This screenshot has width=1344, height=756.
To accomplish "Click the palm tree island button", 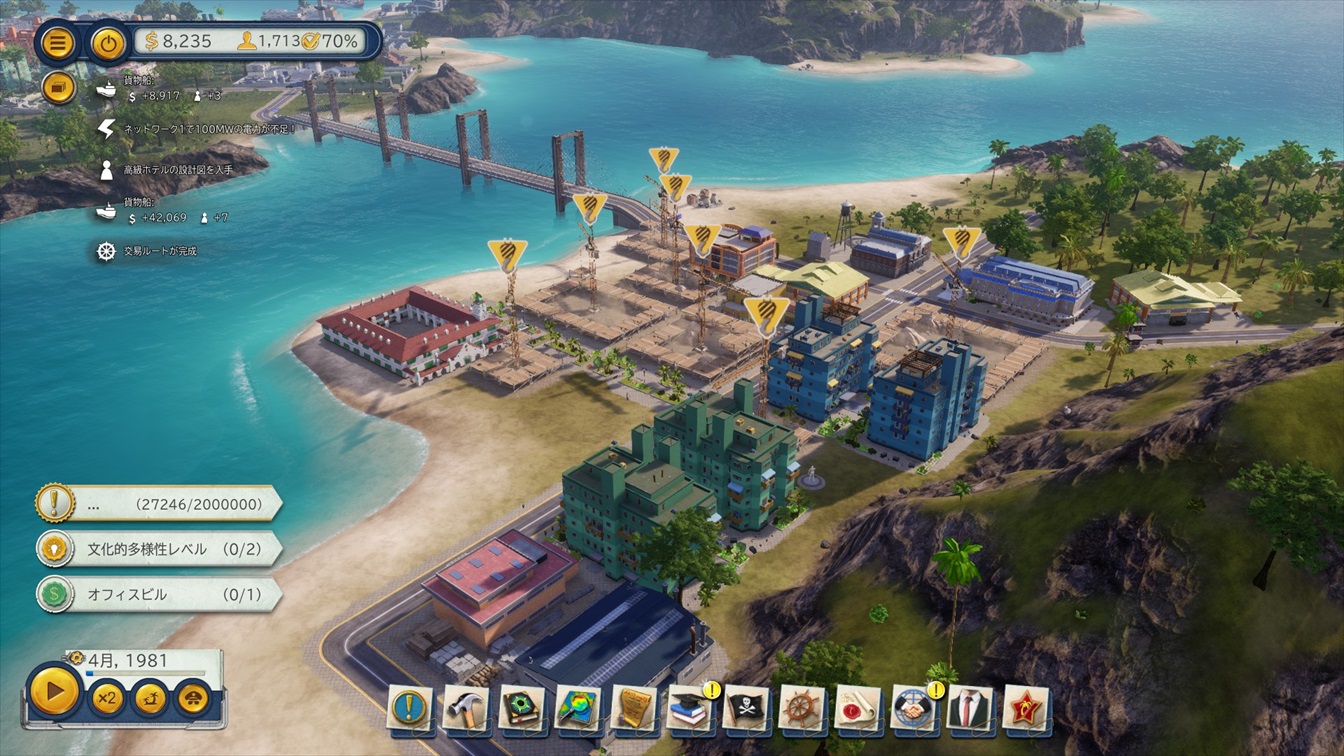I will pyautogui.click(x=150, y=697).
